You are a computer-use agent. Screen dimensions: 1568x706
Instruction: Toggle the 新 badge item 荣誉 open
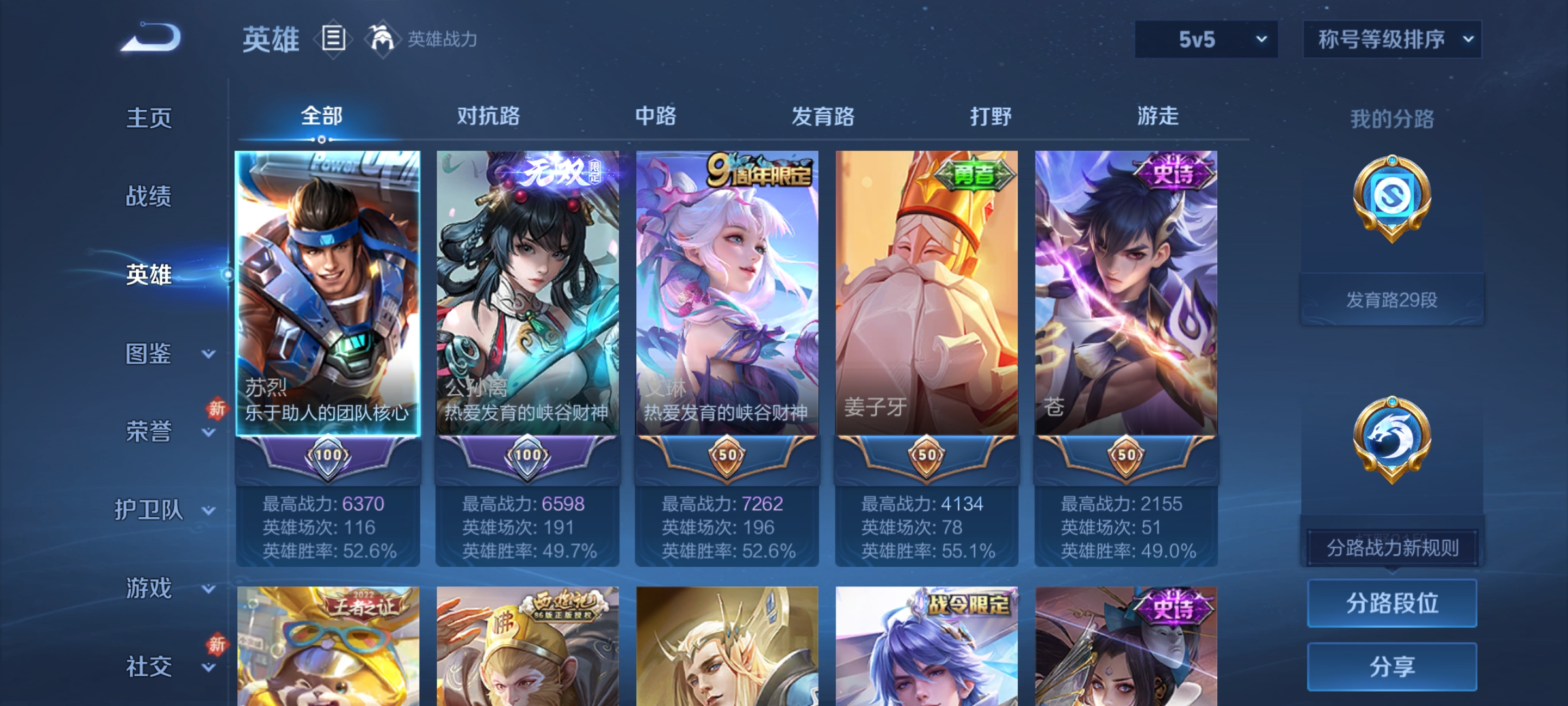pyautogui.click(x=149, y=433)
